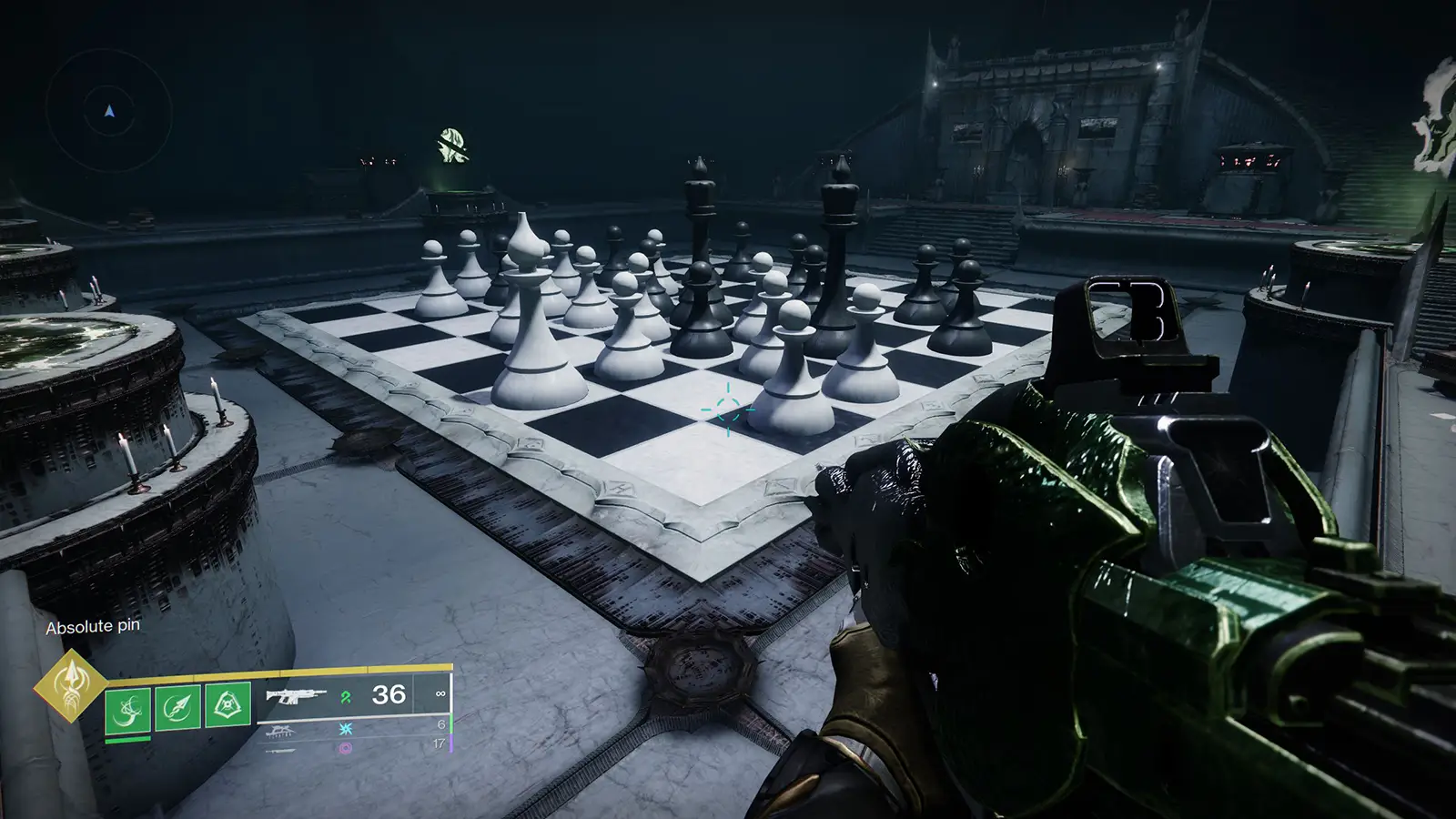Click the sniper rifle weapon silhouette
Screen dimensions: 1456x819
(x=280, y=731)
